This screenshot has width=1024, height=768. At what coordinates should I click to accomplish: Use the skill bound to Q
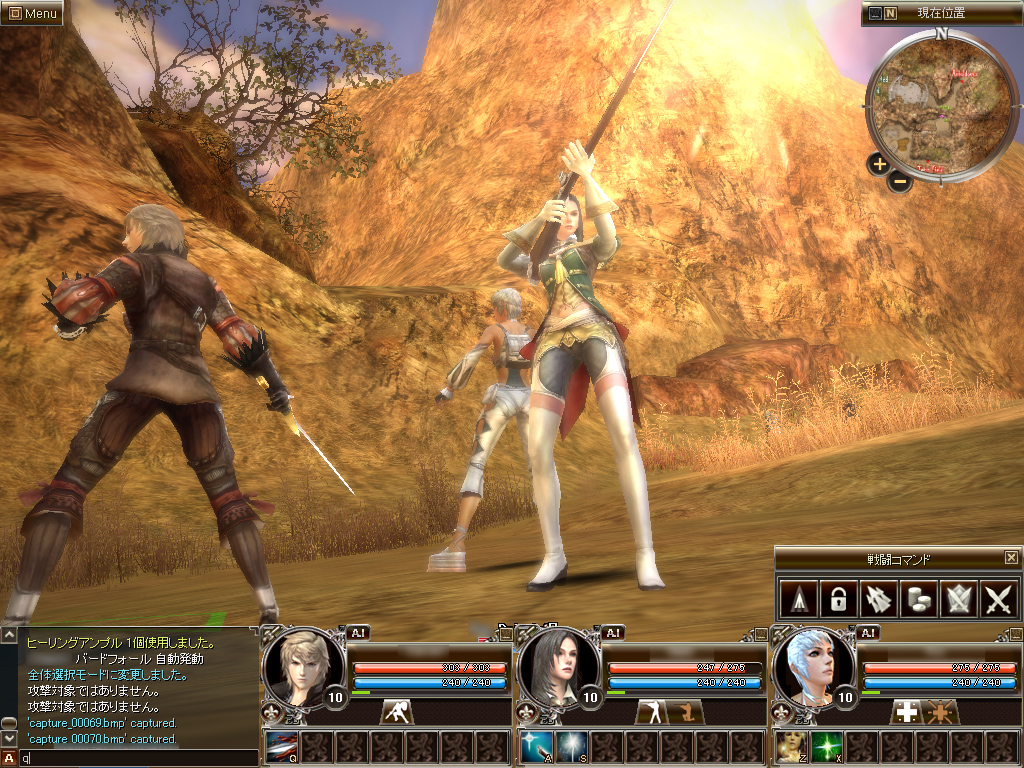281,747
